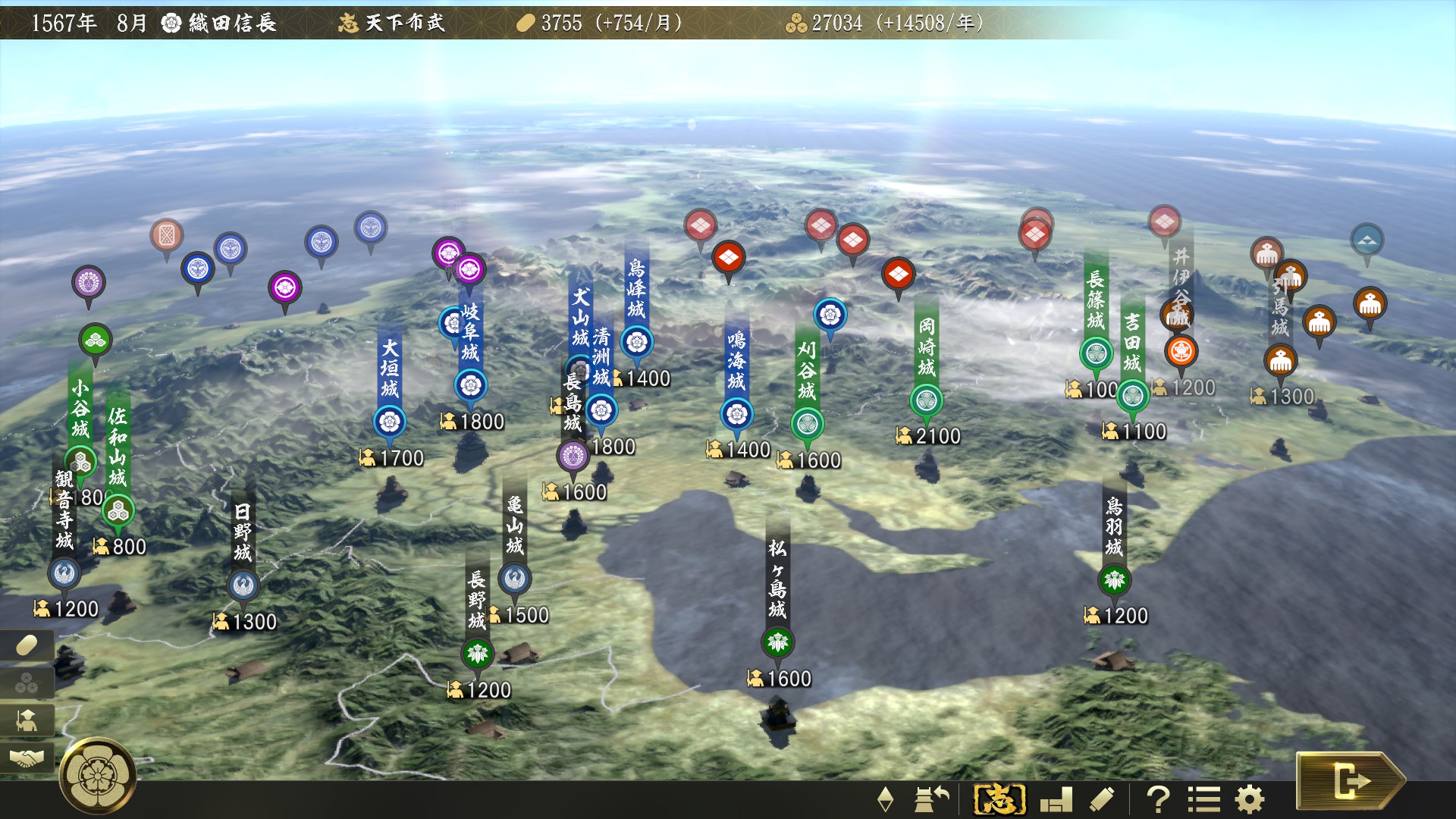Click the gold total 3755 in the top bar
Screen dimensions: 1456x819
tap(562, 23)
